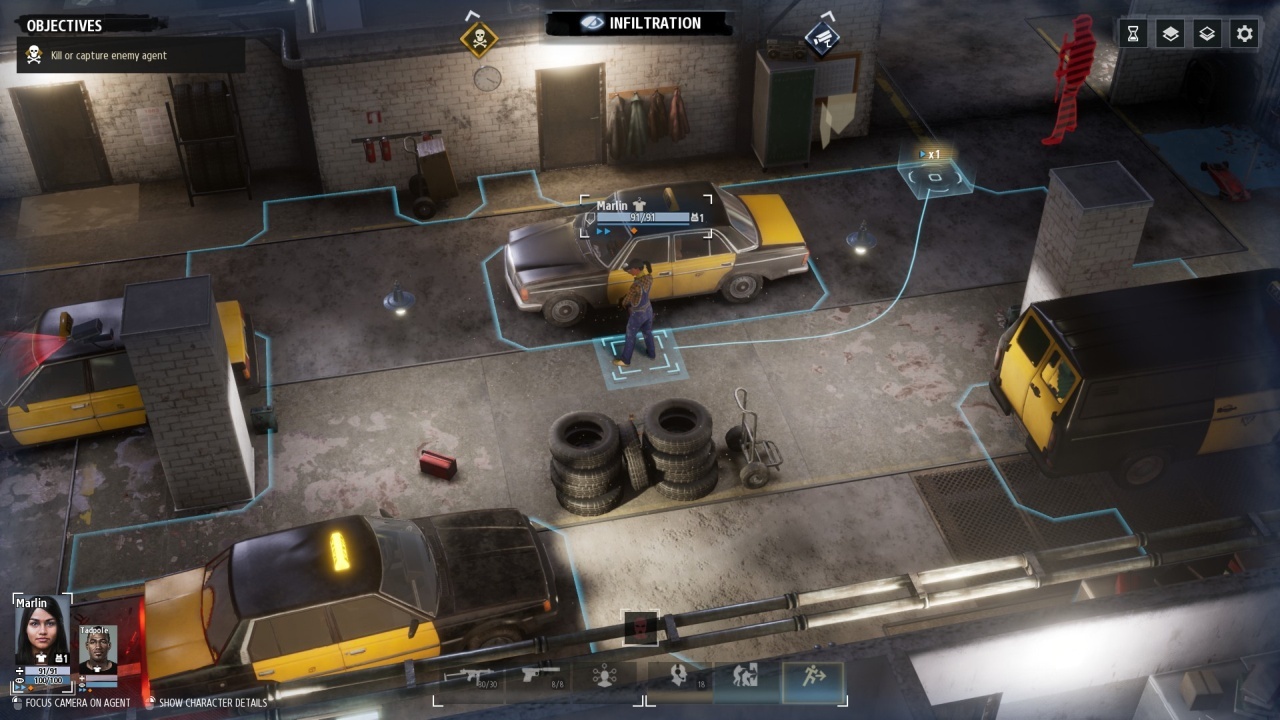Activate the running figure move action

(x=813, y=678)
